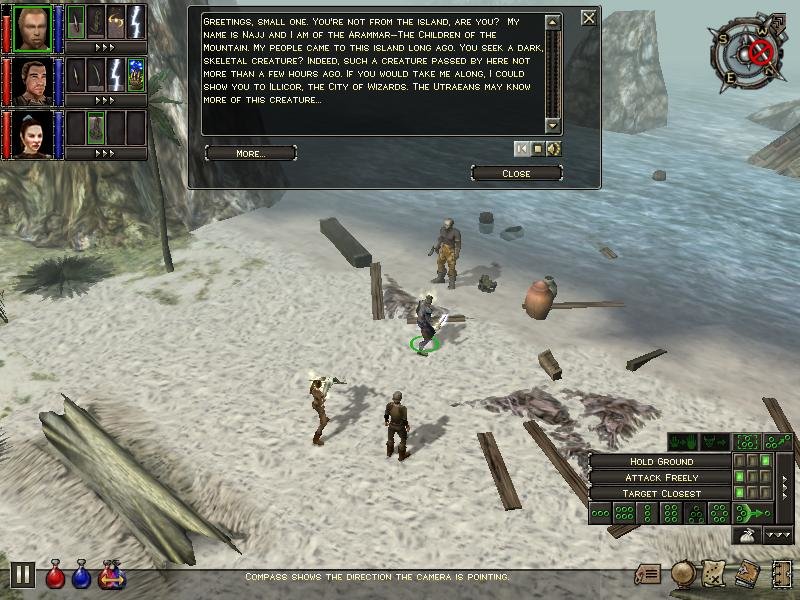Drink a blue mana potion
Viewport: 800px width, 600px height.
coord(81,576)
